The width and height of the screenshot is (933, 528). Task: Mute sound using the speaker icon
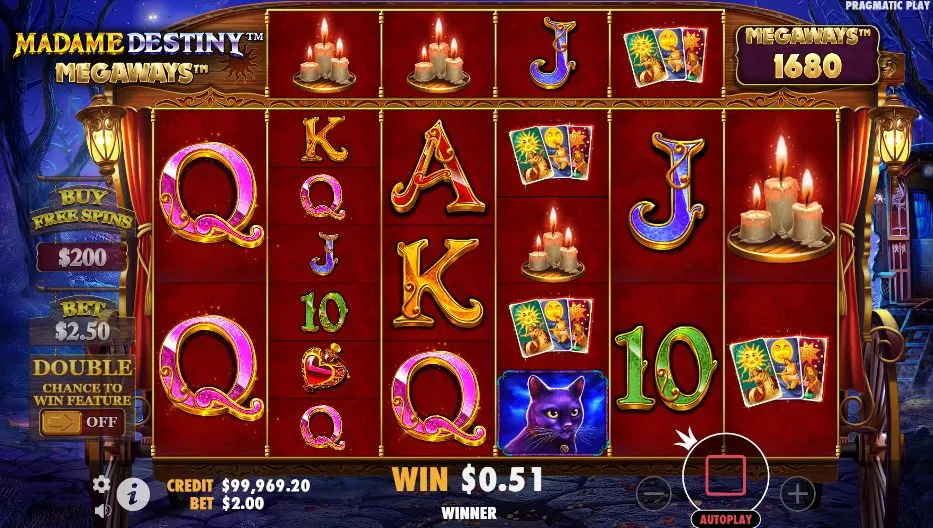(102, 510)
